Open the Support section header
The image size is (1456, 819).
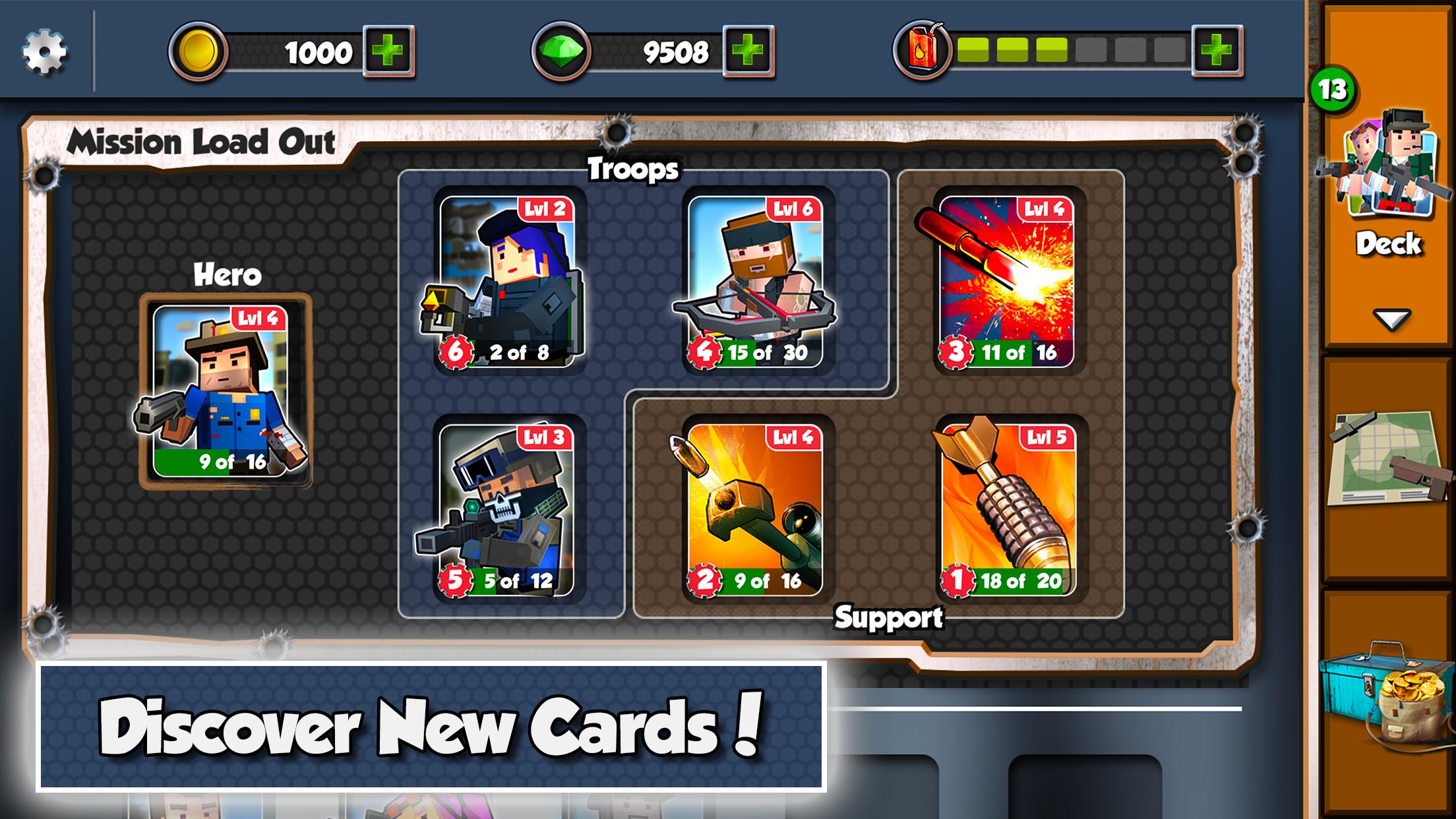pyautogui.click(x=890, y=617)
